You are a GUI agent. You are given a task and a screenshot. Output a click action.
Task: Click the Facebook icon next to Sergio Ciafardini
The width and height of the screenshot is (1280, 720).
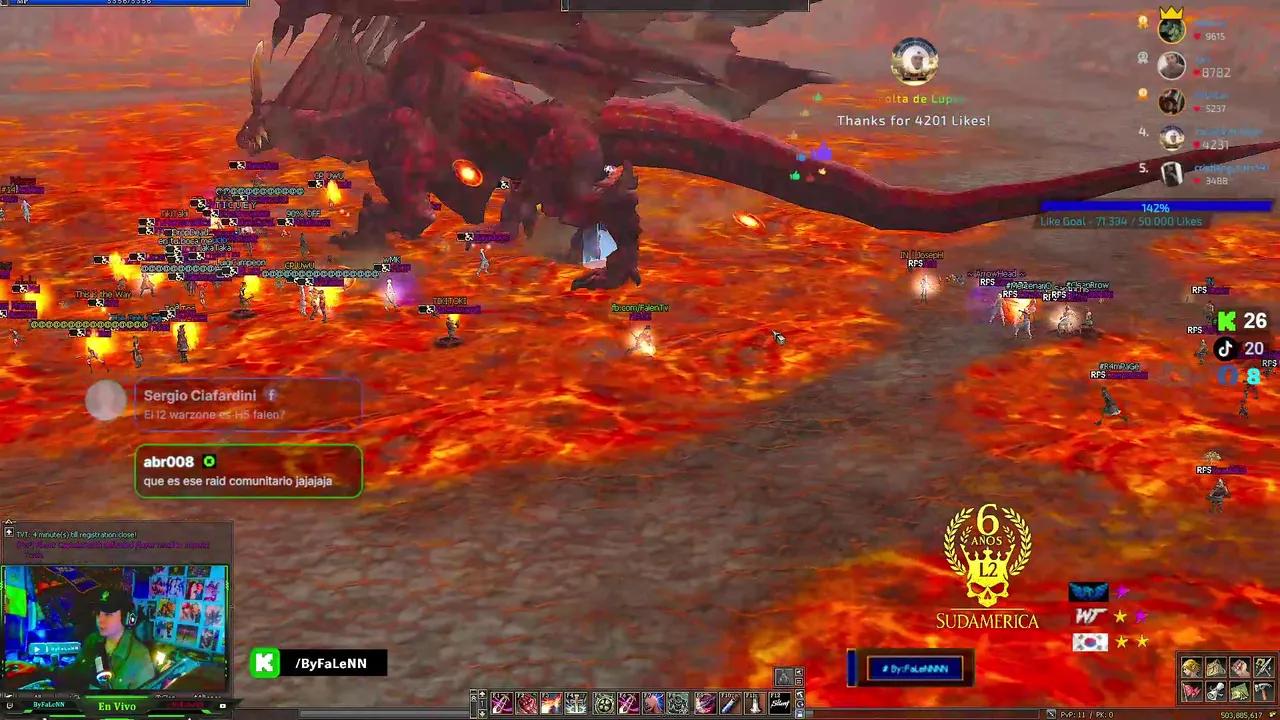click(x=271, y=395)
